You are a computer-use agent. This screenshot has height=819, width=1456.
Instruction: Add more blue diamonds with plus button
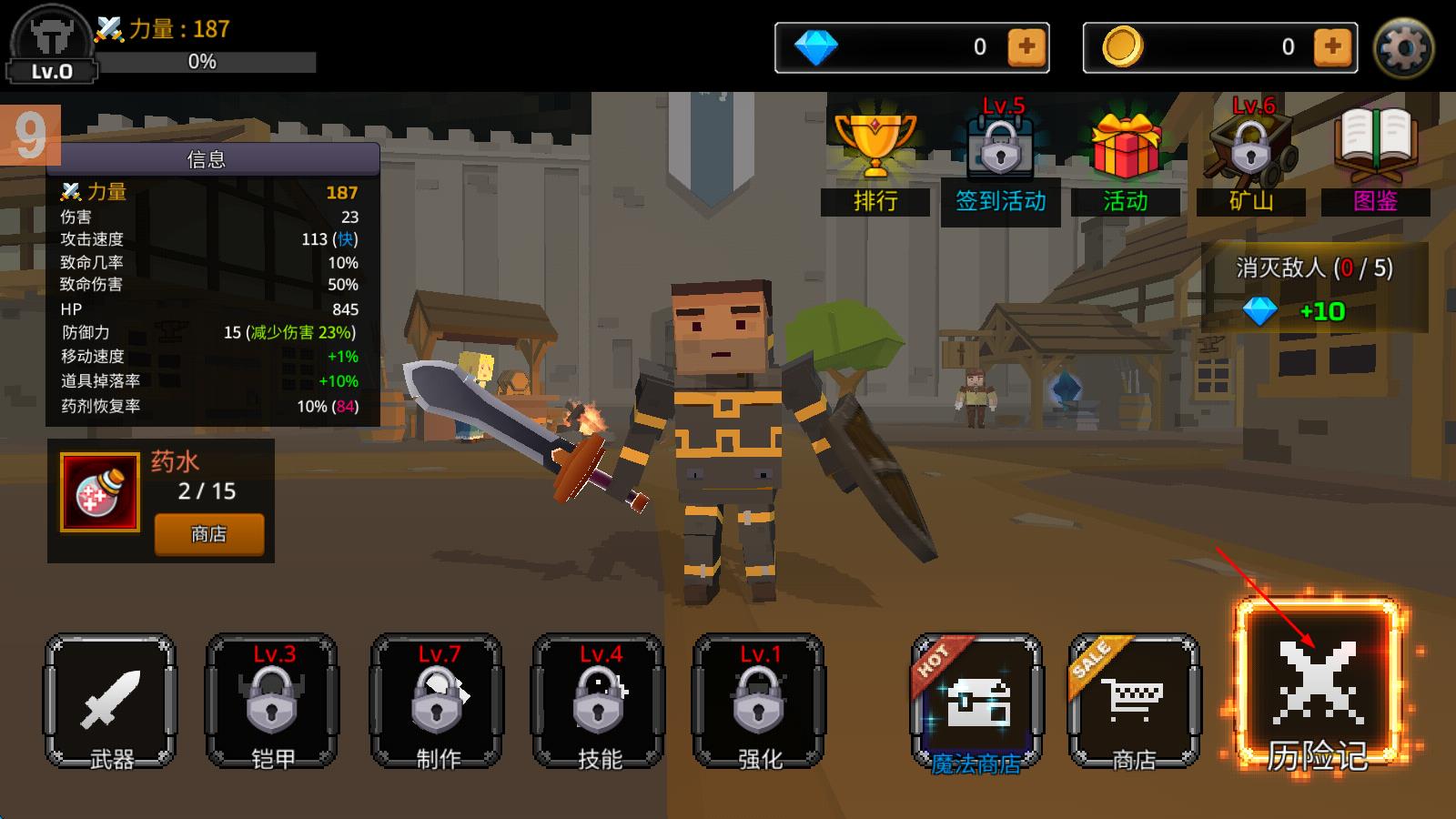click(x=1026, y=47)
